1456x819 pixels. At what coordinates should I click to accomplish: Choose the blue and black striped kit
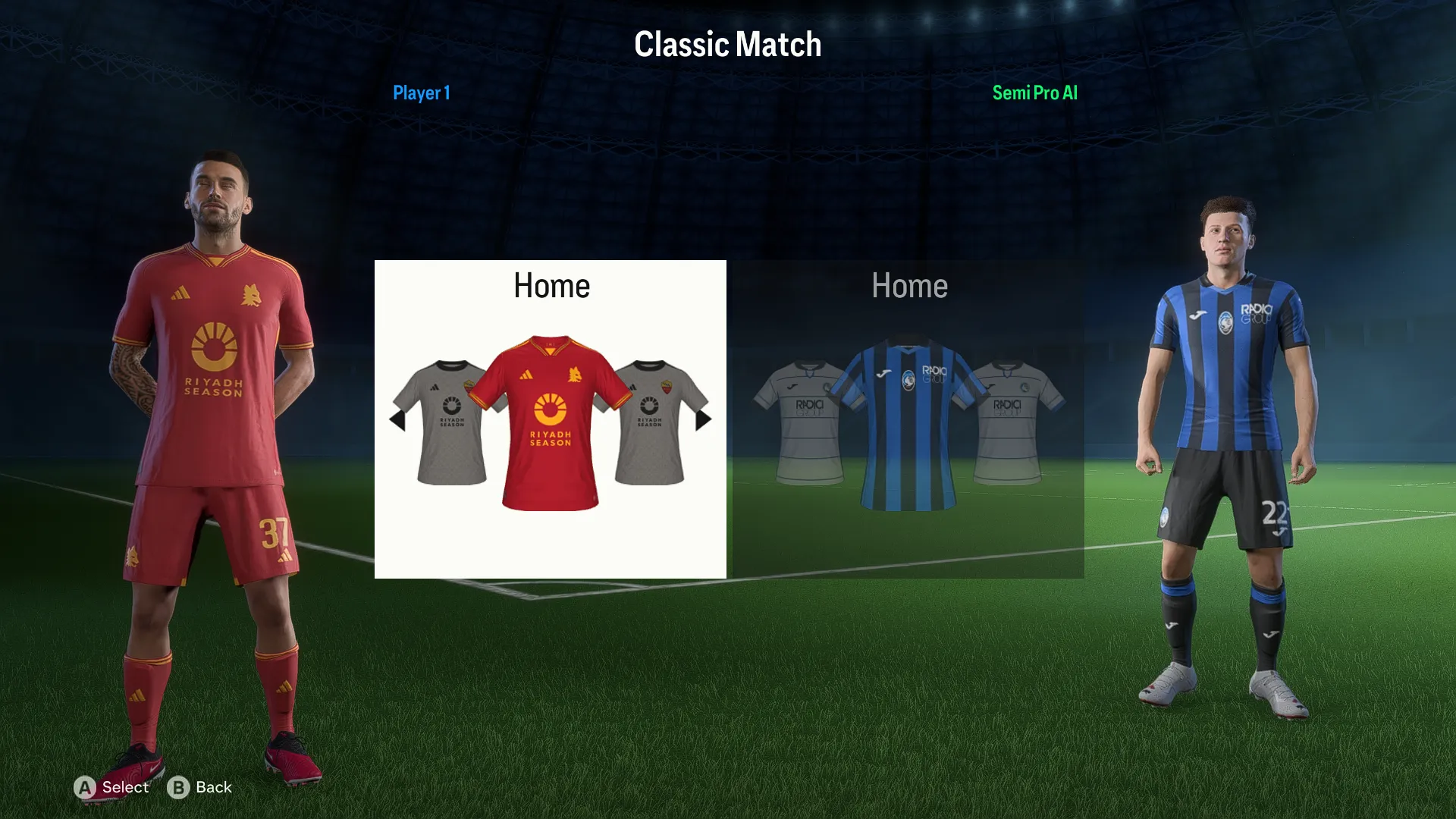coord(908,425)
